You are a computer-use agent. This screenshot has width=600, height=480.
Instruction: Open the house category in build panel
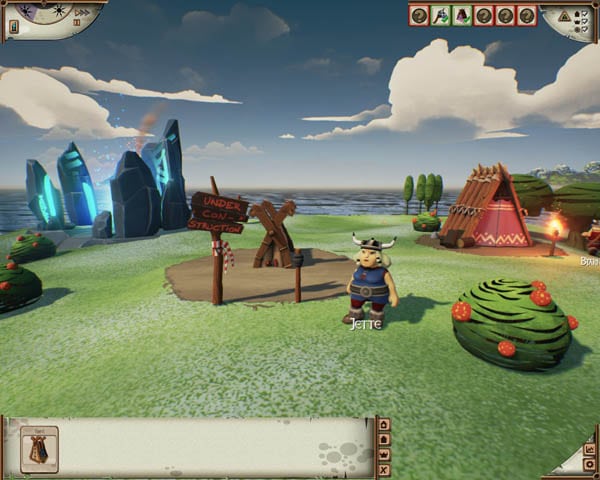click(384, 425)
